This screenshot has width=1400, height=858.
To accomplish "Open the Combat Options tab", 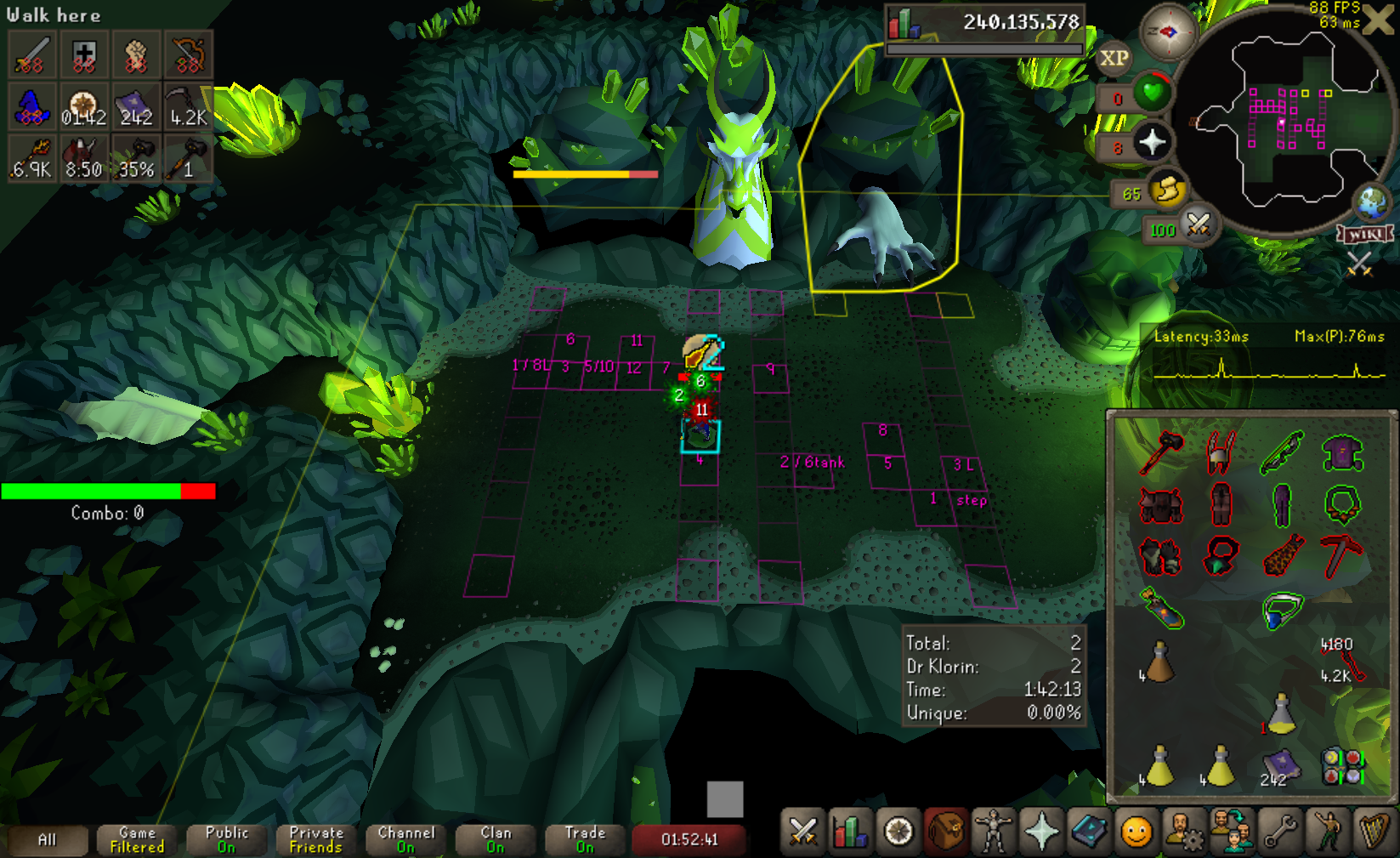I will [802, 832].
